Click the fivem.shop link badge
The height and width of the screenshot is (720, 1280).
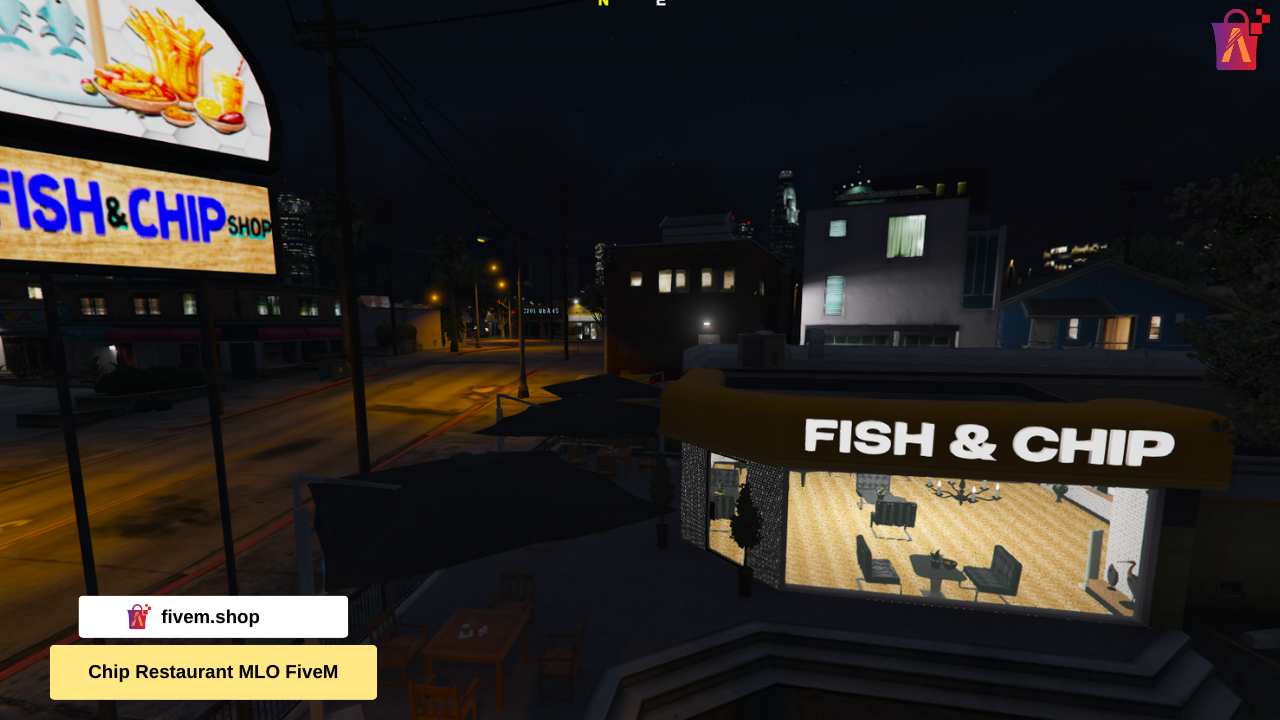tap(213, 617)
